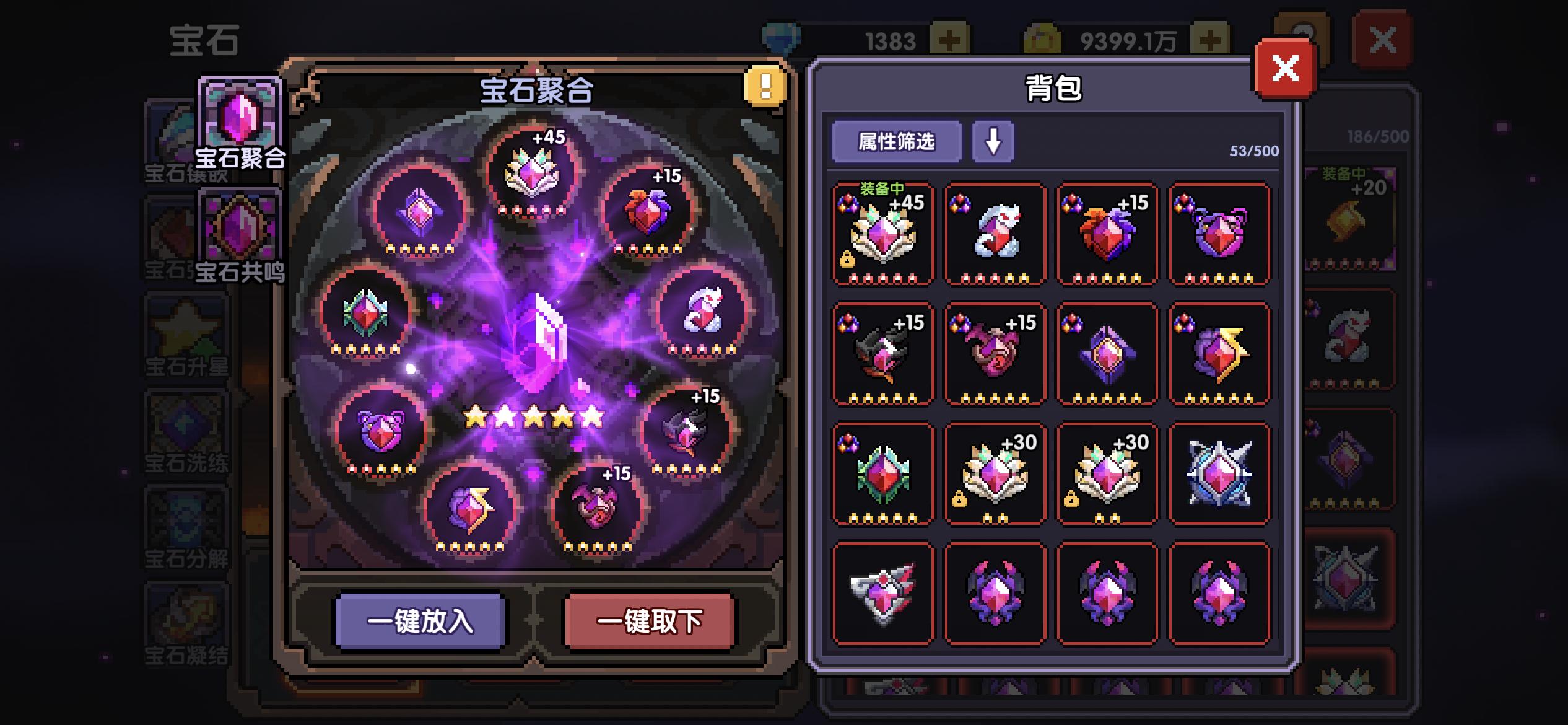1568x725 pixels.
Task: Open the 属性筛选 attribute filter
Action: 897,143
